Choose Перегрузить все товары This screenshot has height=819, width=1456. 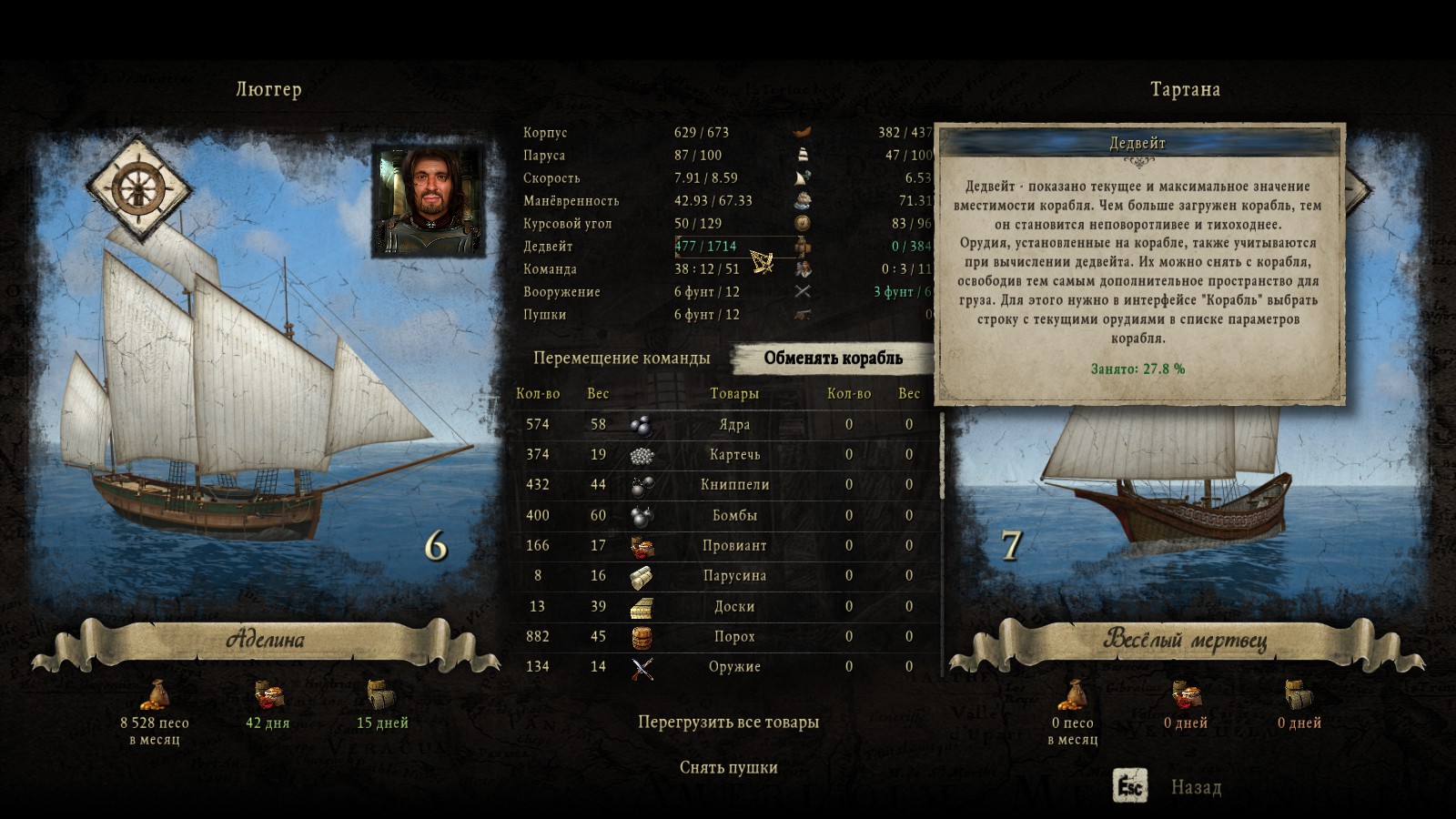pos(728,723)
